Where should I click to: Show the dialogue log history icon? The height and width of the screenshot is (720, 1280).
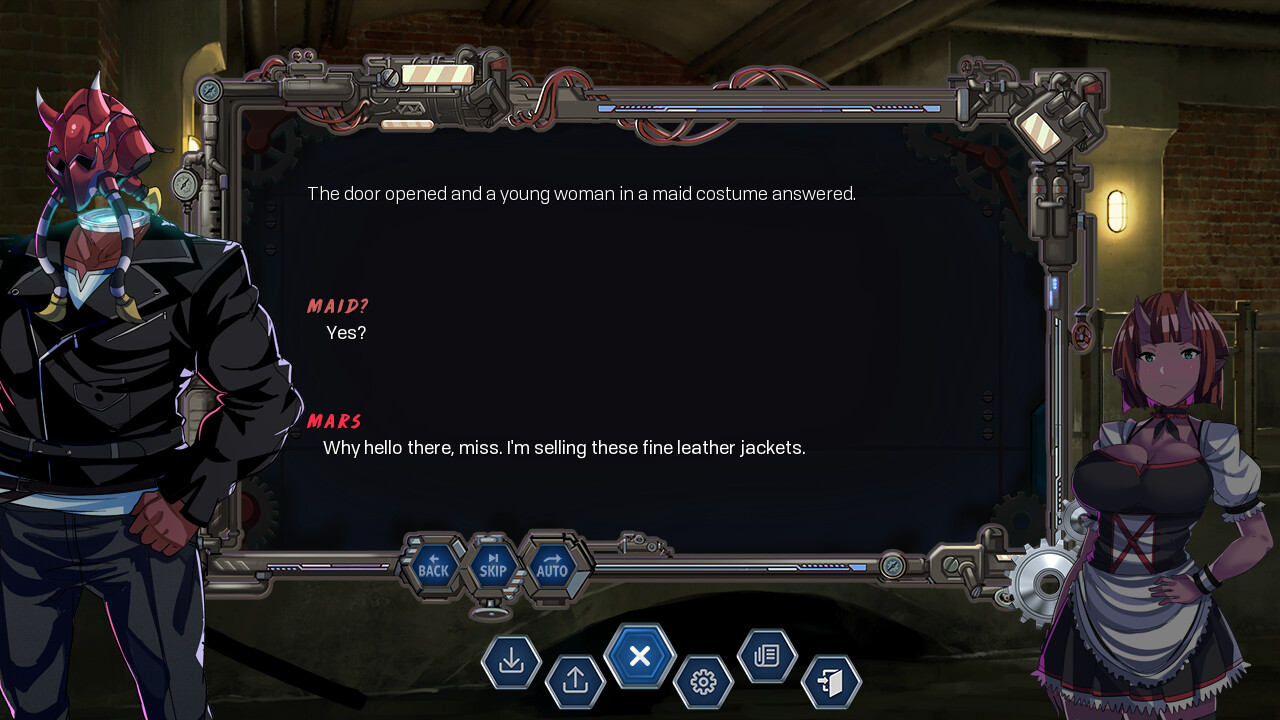point(767,656)
